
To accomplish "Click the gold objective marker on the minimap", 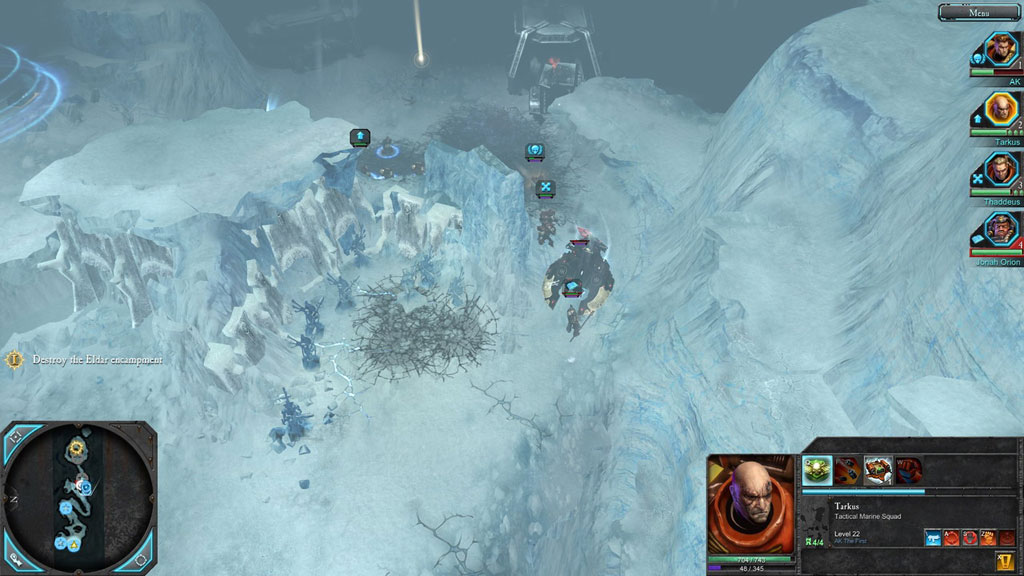I will [x=76, y=447].
